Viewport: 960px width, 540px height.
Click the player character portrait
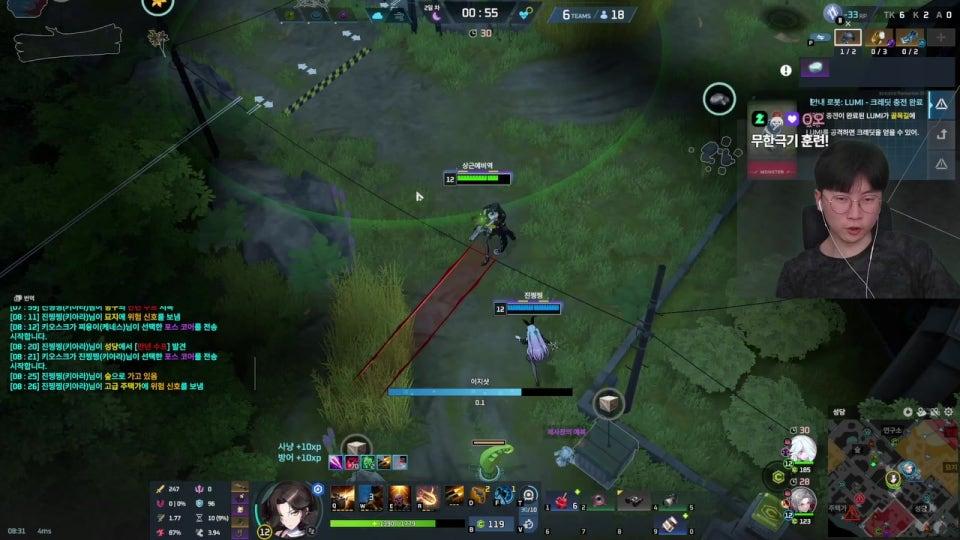point(287,504)
